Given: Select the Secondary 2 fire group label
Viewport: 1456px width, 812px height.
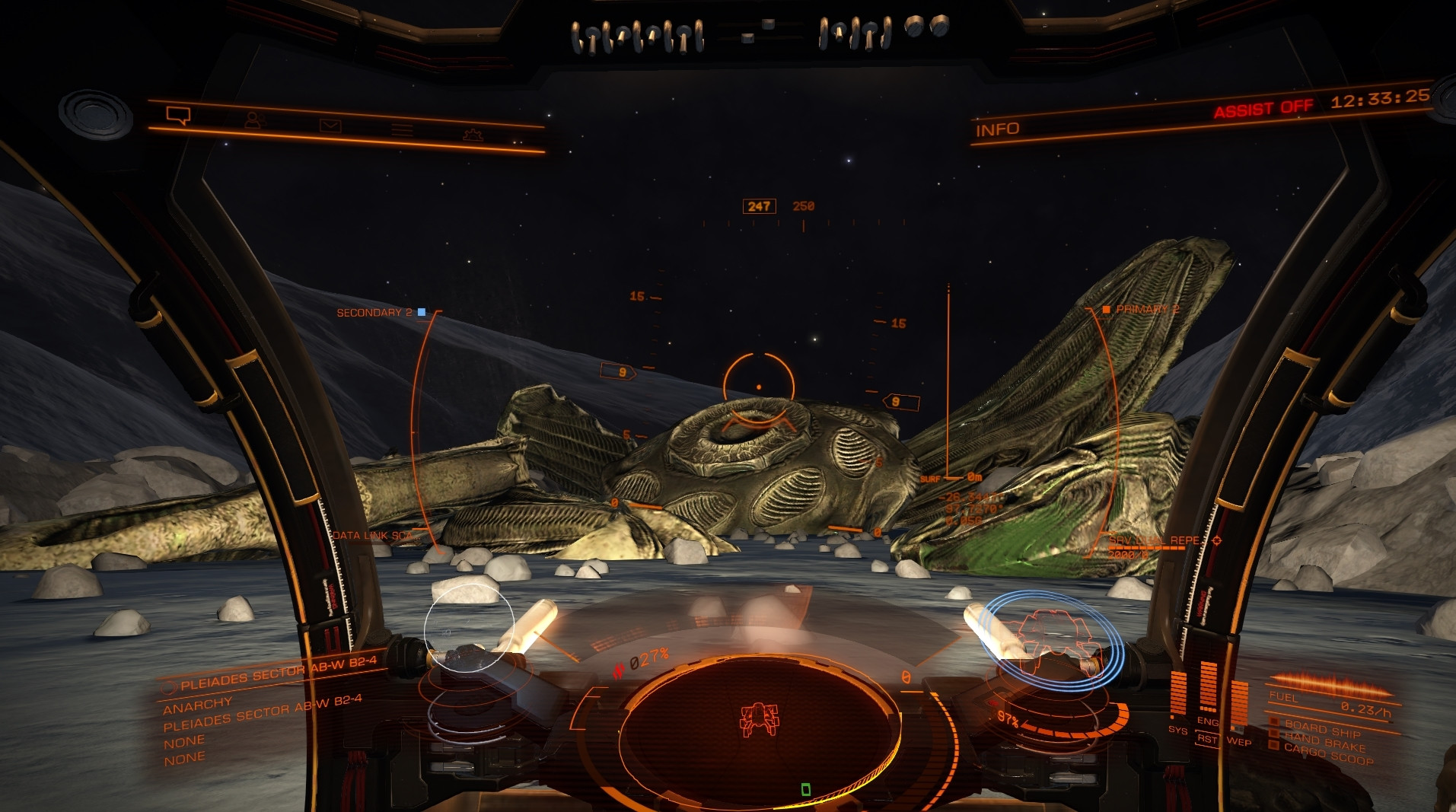Looking at the screenshot, I should click(x=374, y=313).
